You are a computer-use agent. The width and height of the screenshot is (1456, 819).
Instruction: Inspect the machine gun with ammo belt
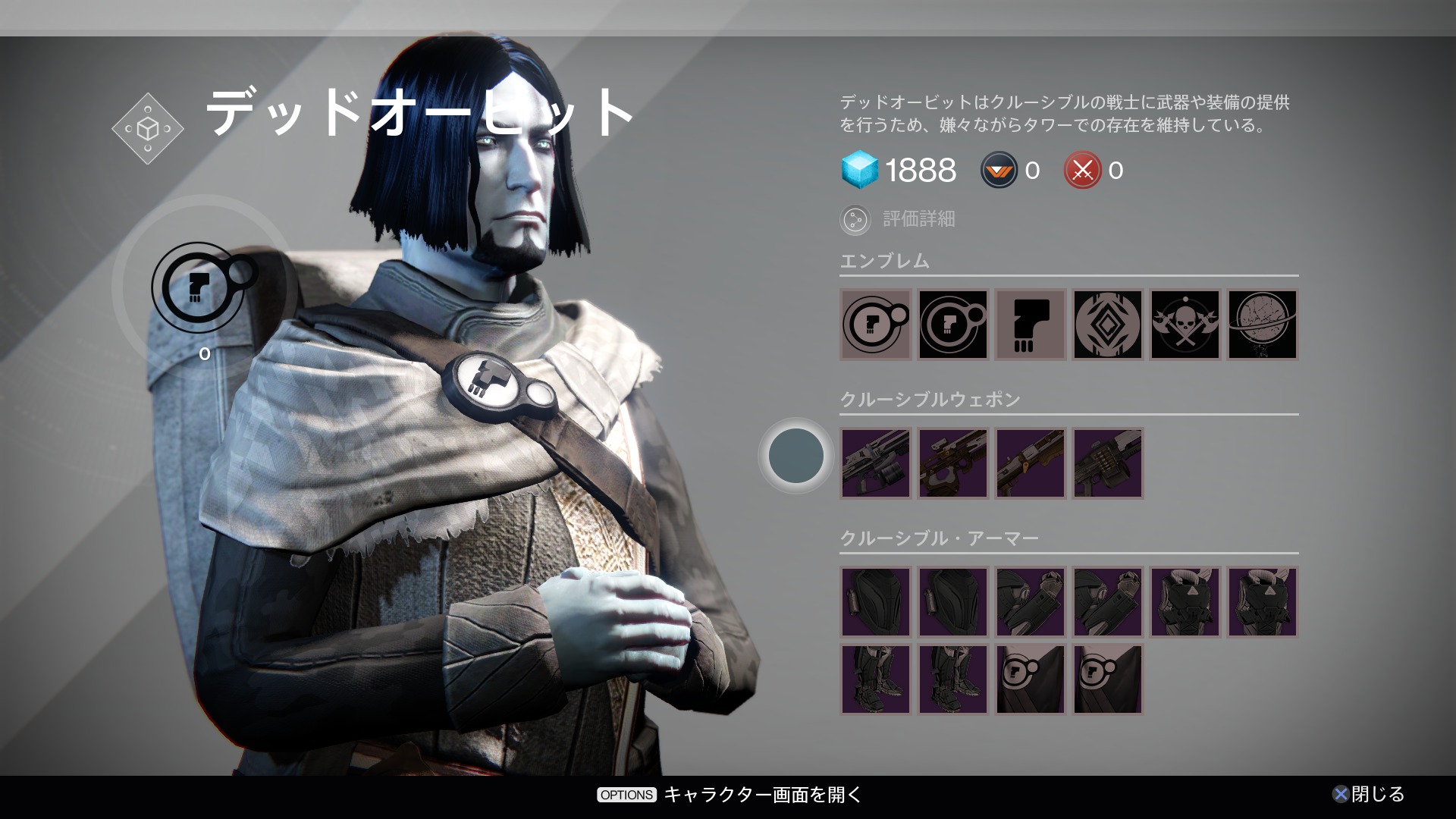coord(1107,463)
